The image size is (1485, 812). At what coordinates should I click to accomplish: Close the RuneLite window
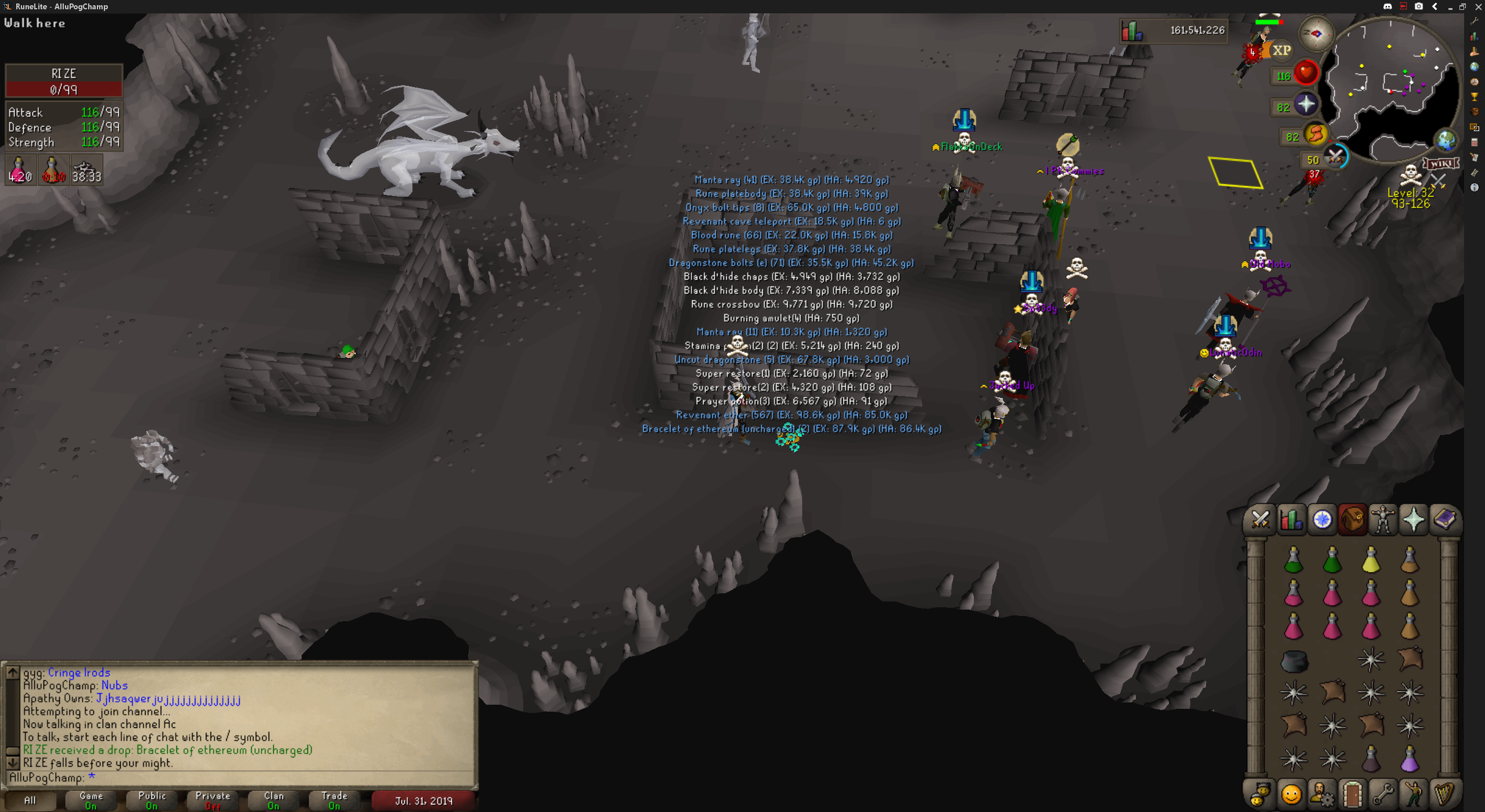click(1477, 6)
